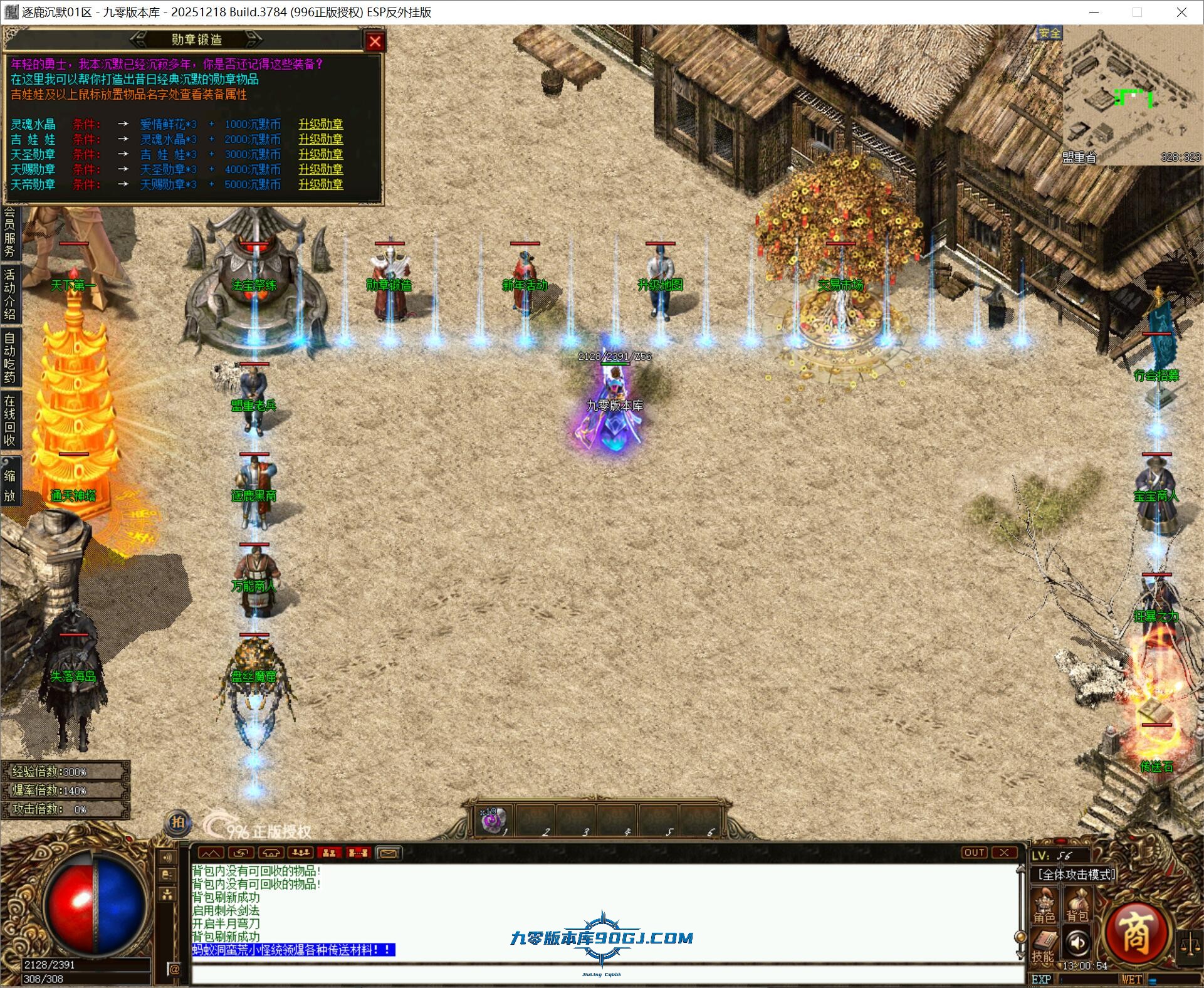Upgrade medal on the 灵魂水晶 row
This screenshot has width=1204, height=988.
tap(320, 124)
